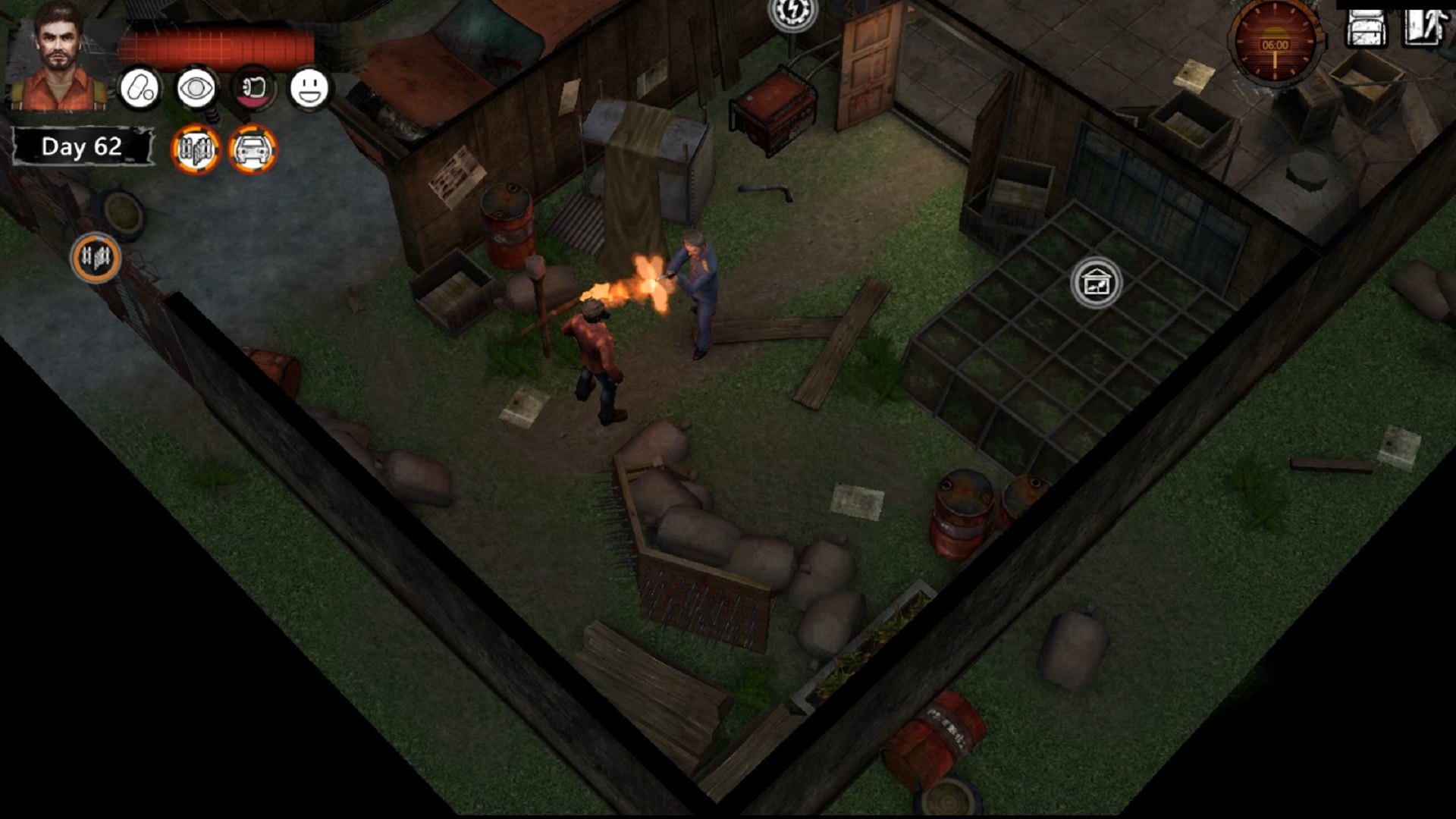Open the backpack inventory
1456x819 pixels.
click(1366, 28)
